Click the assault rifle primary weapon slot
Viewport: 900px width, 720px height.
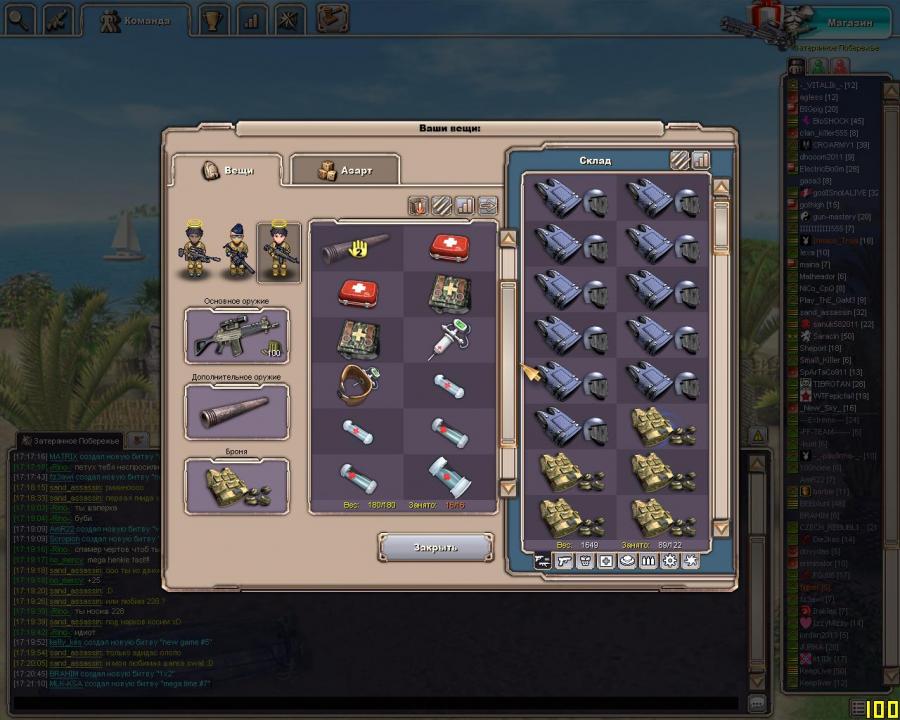click(237, 336)
